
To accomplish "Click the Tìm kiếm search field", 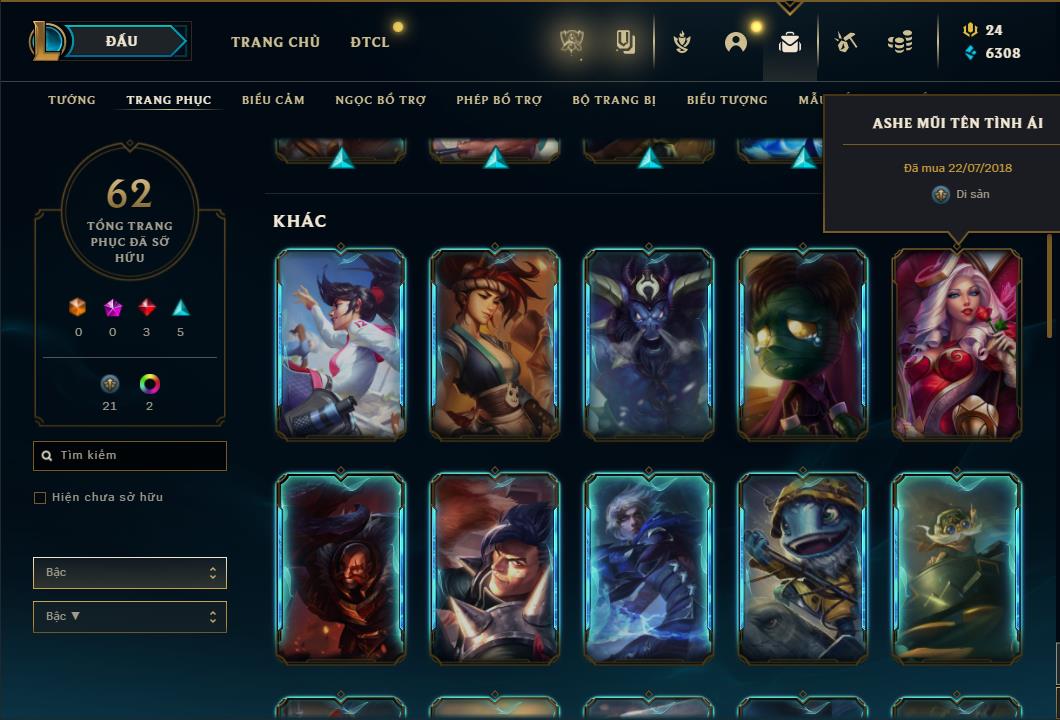I will pos(130,456).
